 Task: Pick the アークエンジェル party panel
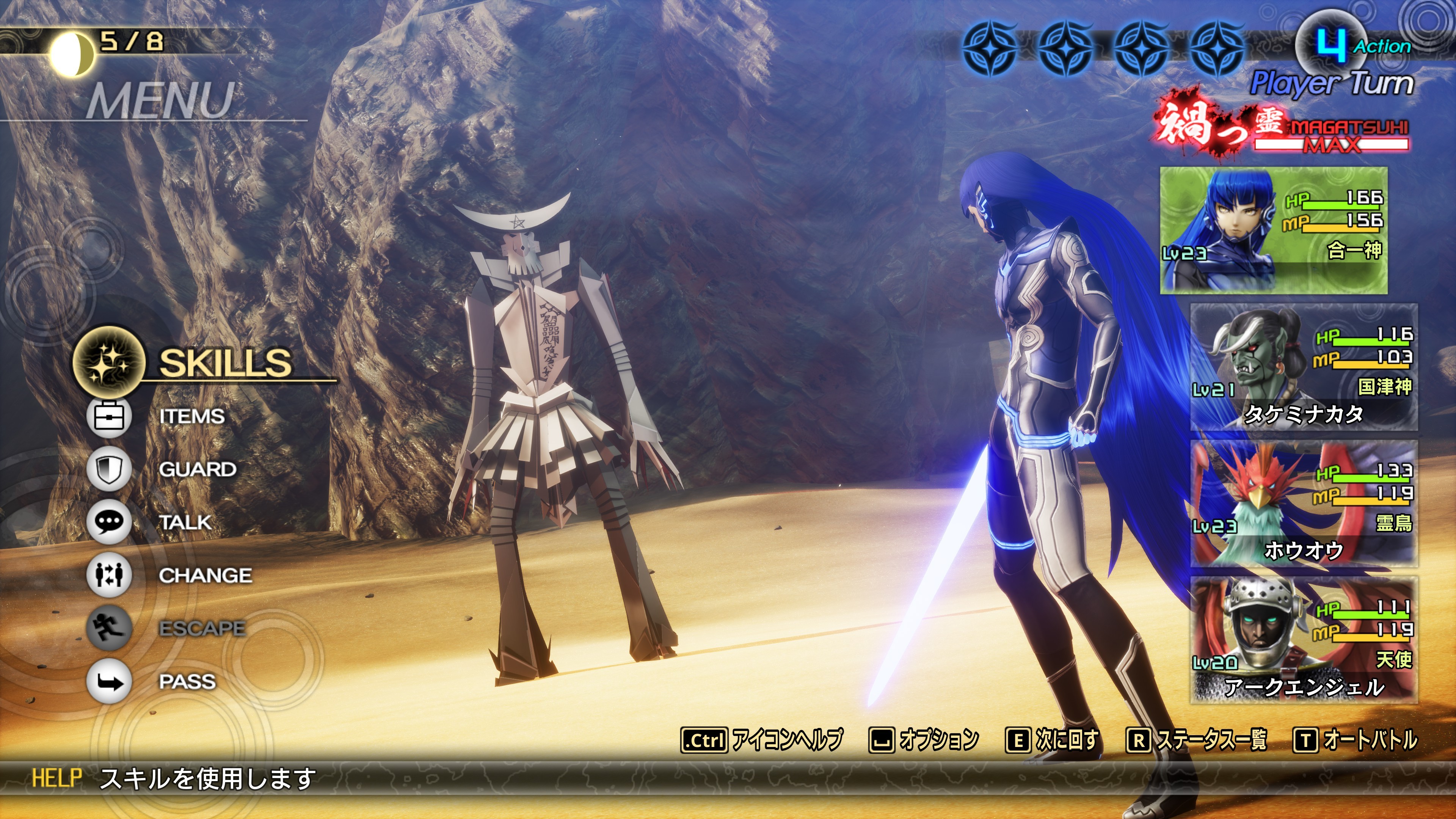[x=1304, y=640]
